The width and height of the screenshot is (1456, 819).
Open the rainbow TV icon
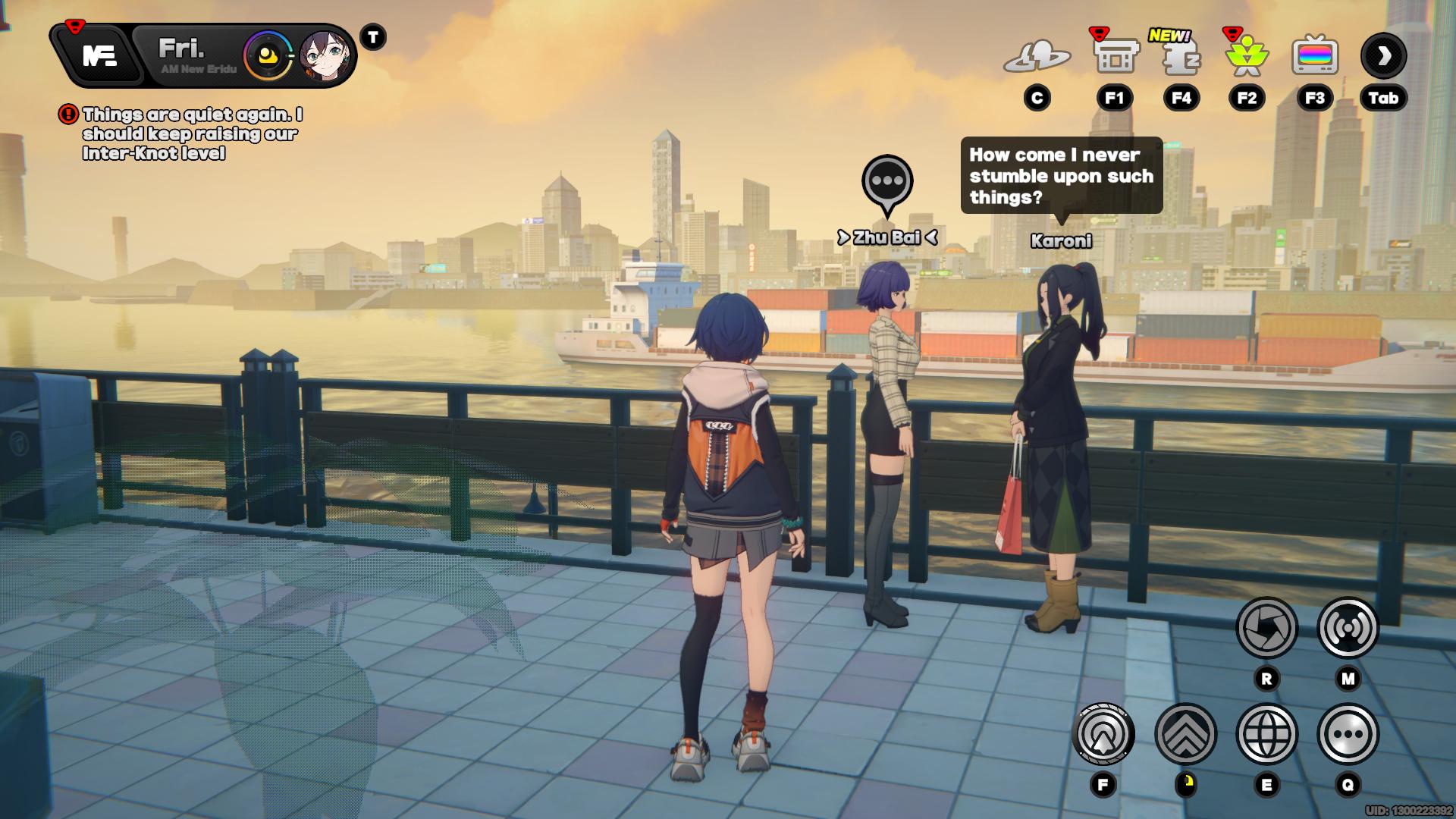pos(1314,55)
